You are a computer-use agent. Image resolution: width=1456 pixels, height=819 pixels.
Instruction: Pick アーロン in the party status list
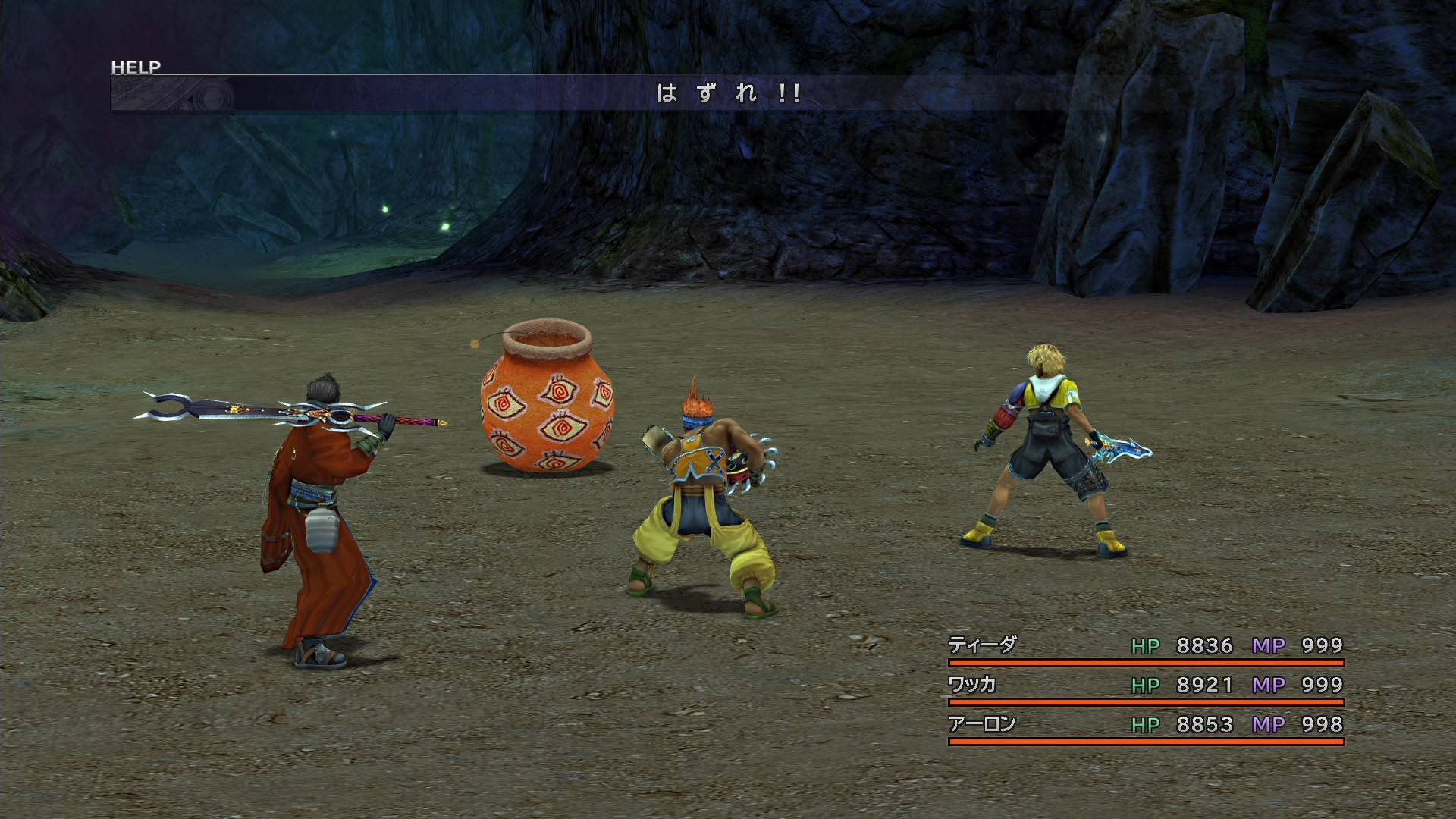click(x=982, y=724)
